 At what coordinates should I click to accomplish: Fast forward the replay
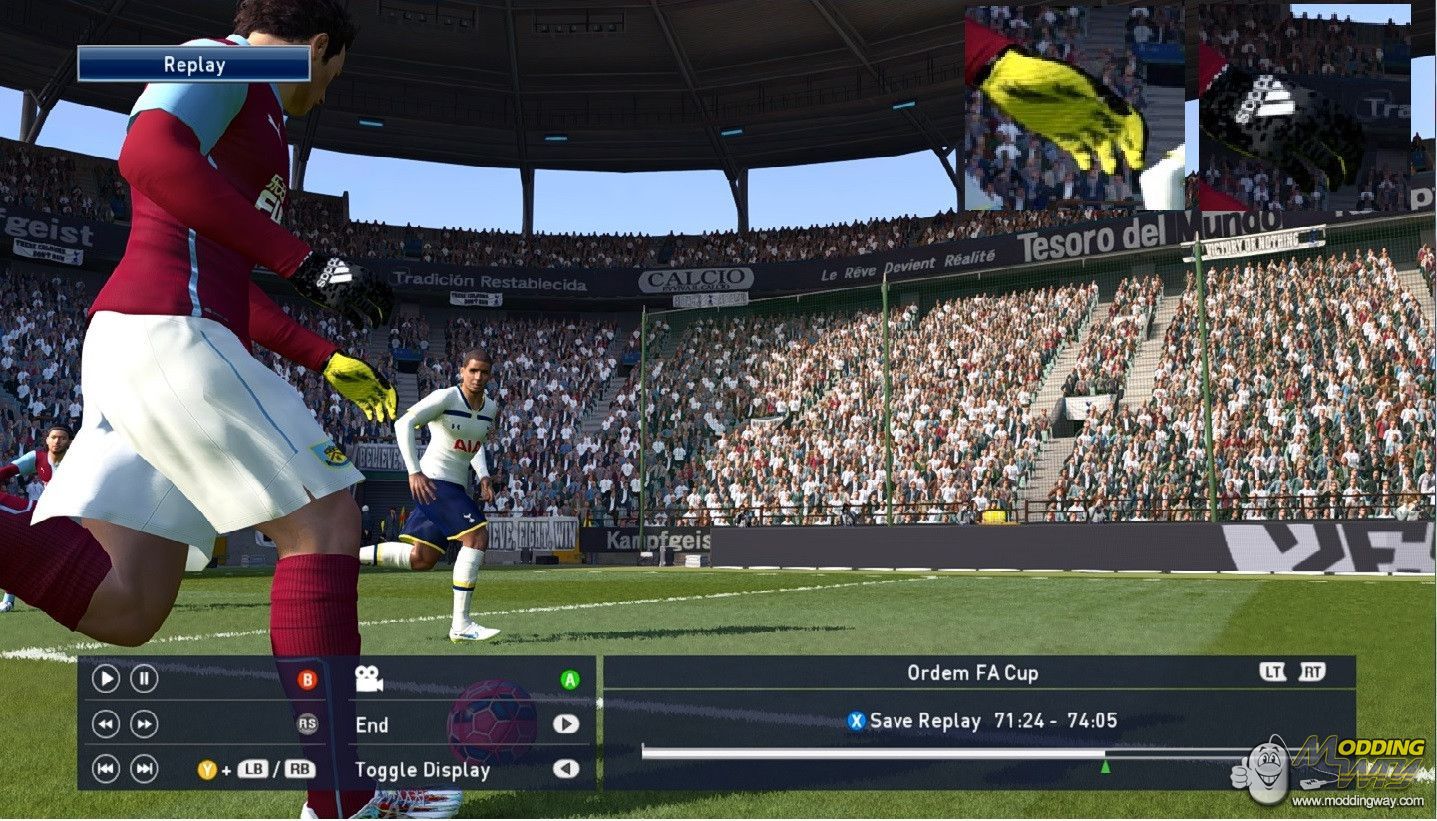tap(144, 724)
